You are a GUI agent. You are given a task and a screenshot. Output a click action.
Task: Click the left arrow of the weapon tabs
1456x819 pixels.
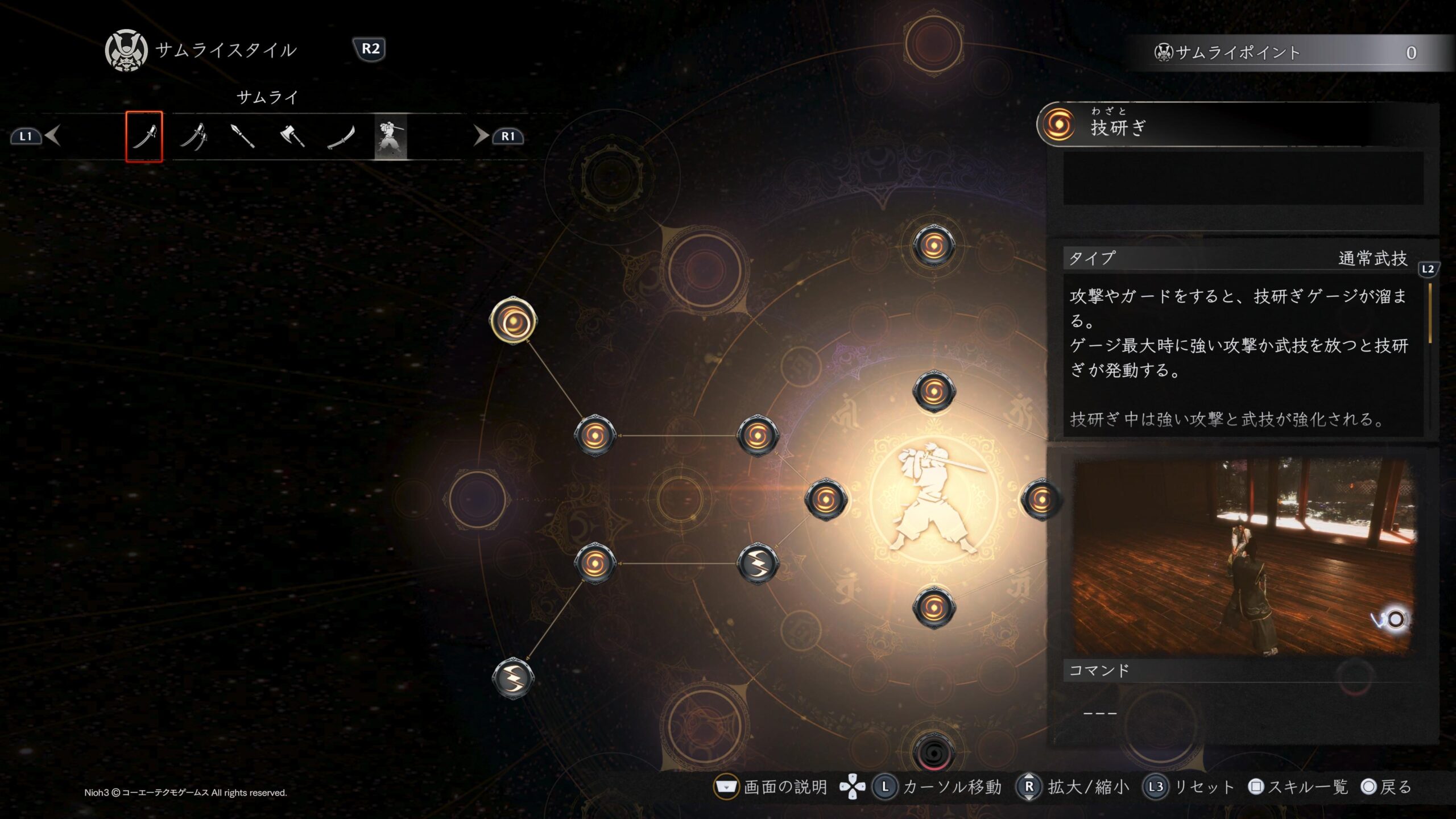pyautogui.click(x=53, y=136)
